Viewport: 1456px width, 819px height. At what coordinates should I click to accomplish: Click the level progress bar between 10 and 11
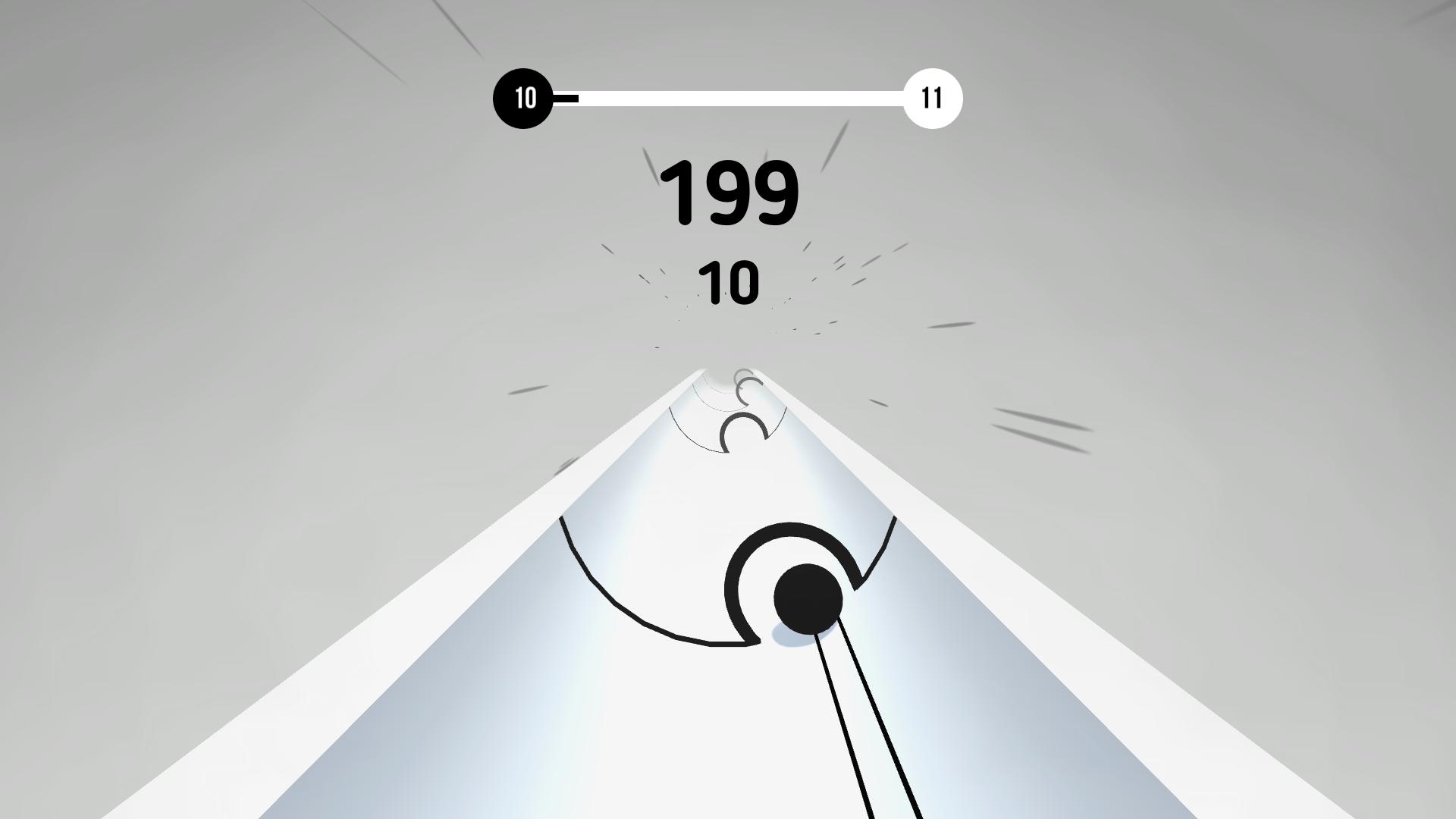(x=728, y=97)
